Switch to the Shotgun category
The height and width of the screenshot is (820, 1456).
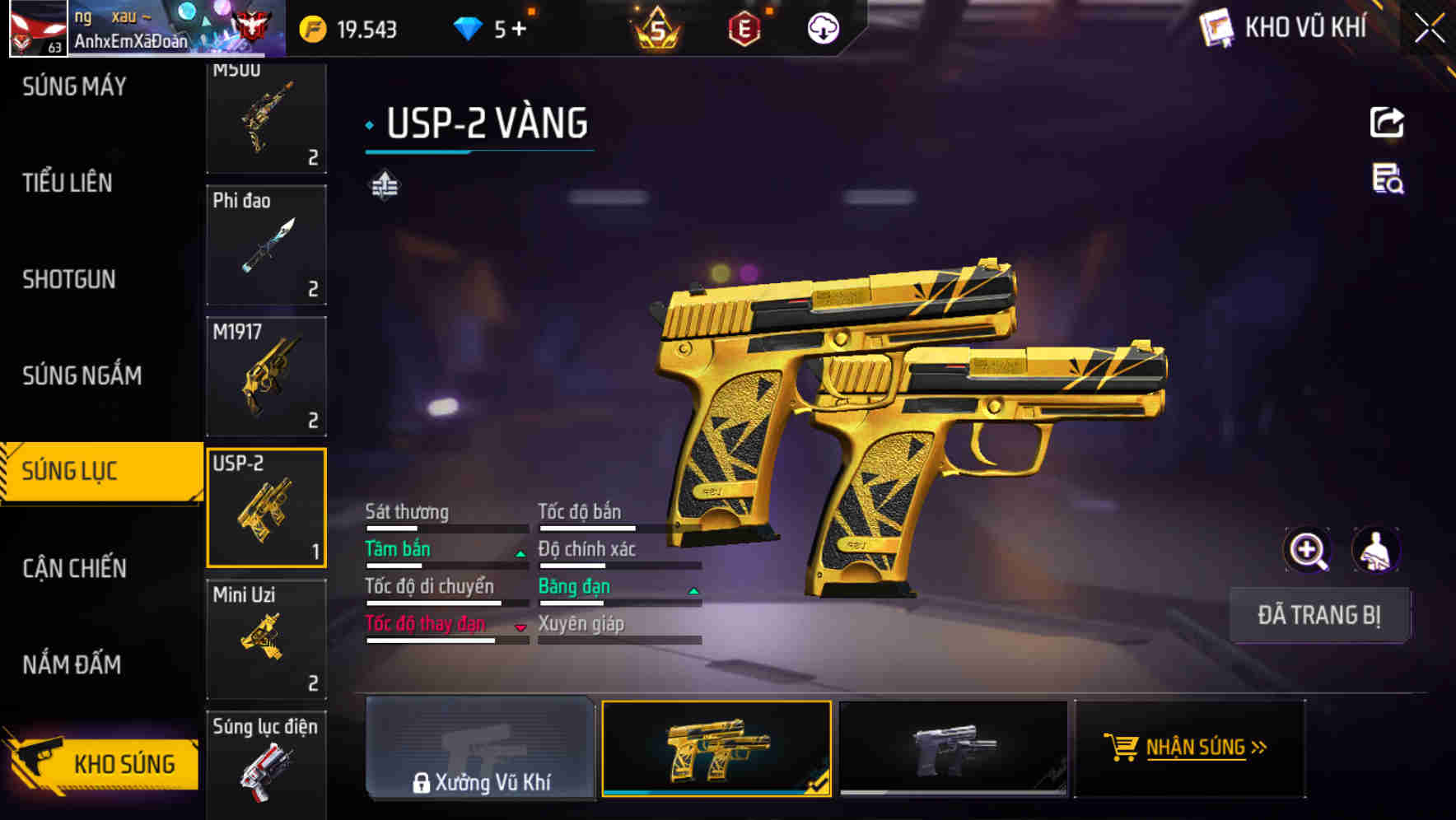[x=69, y=280]
